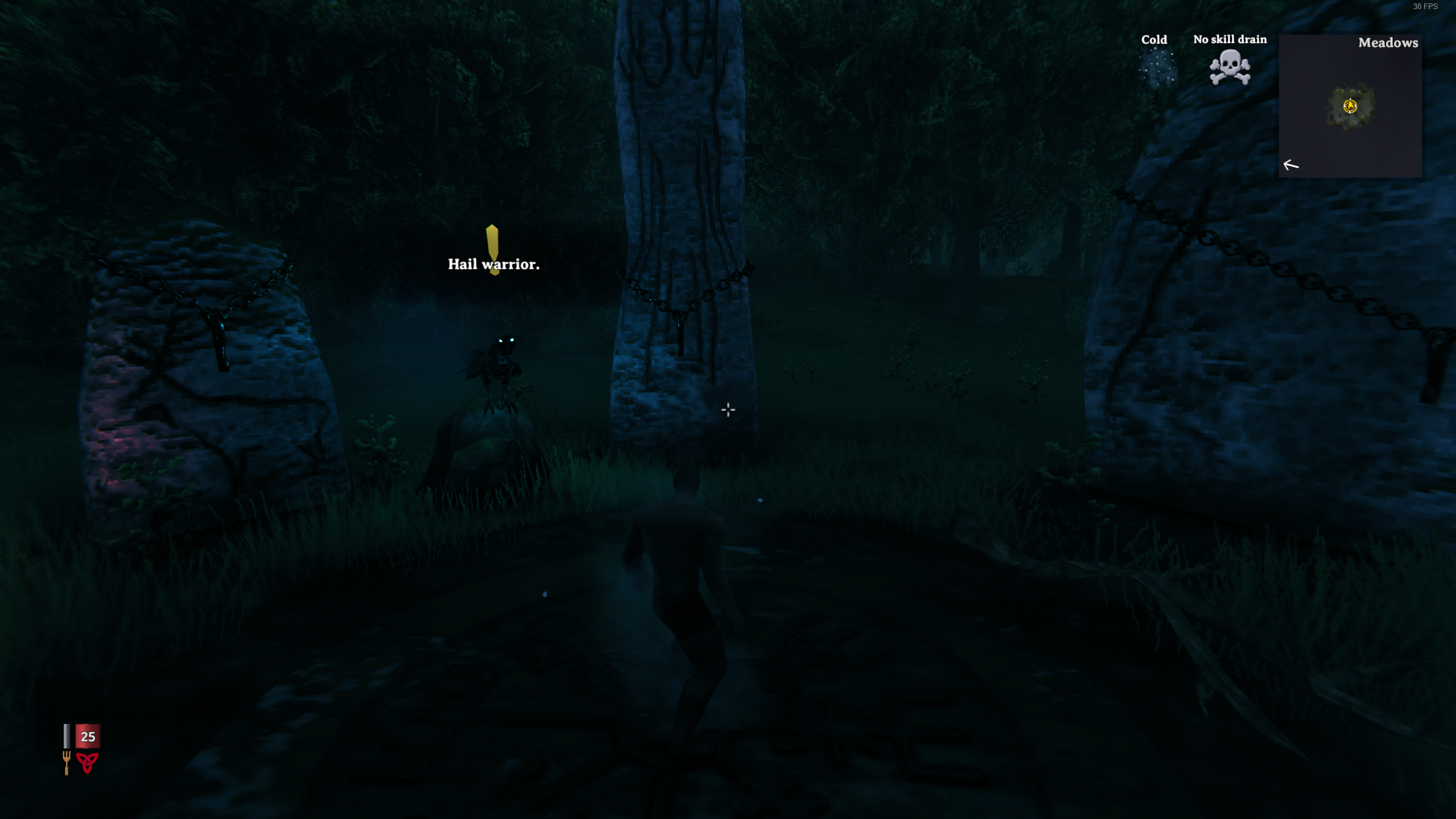Click the crosshair in the screen center
This screenshot has height=819, width=1456.
click(728, 409)
